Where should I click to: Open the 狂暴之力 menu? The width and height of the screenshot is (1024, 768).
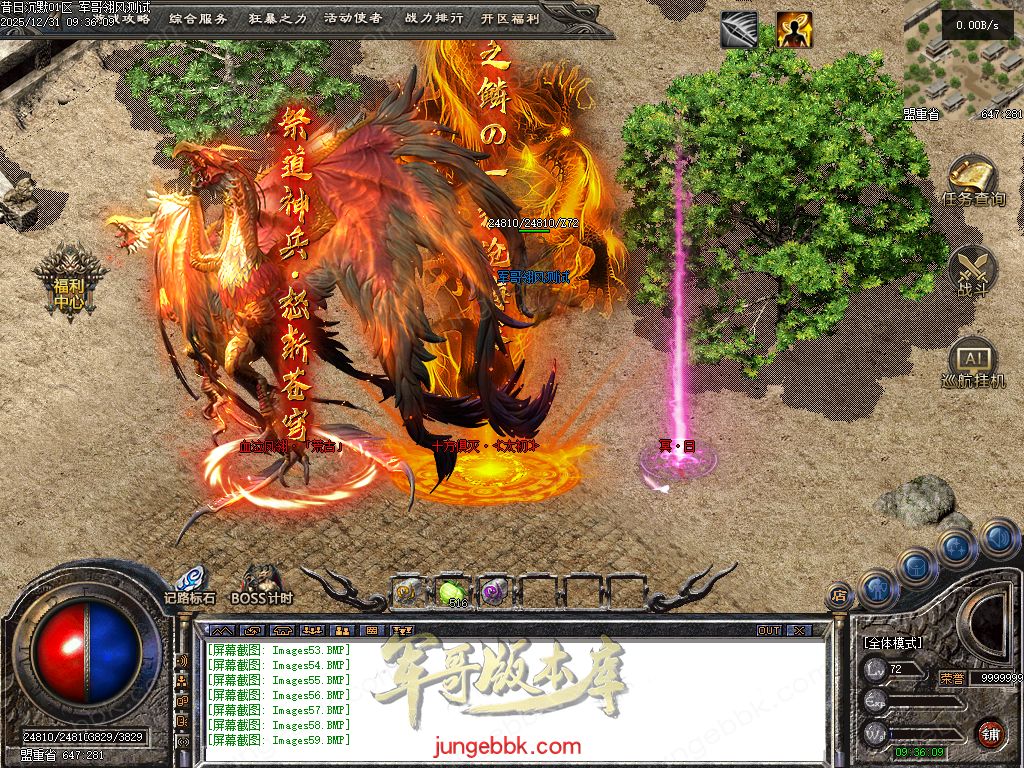point(276,18)
